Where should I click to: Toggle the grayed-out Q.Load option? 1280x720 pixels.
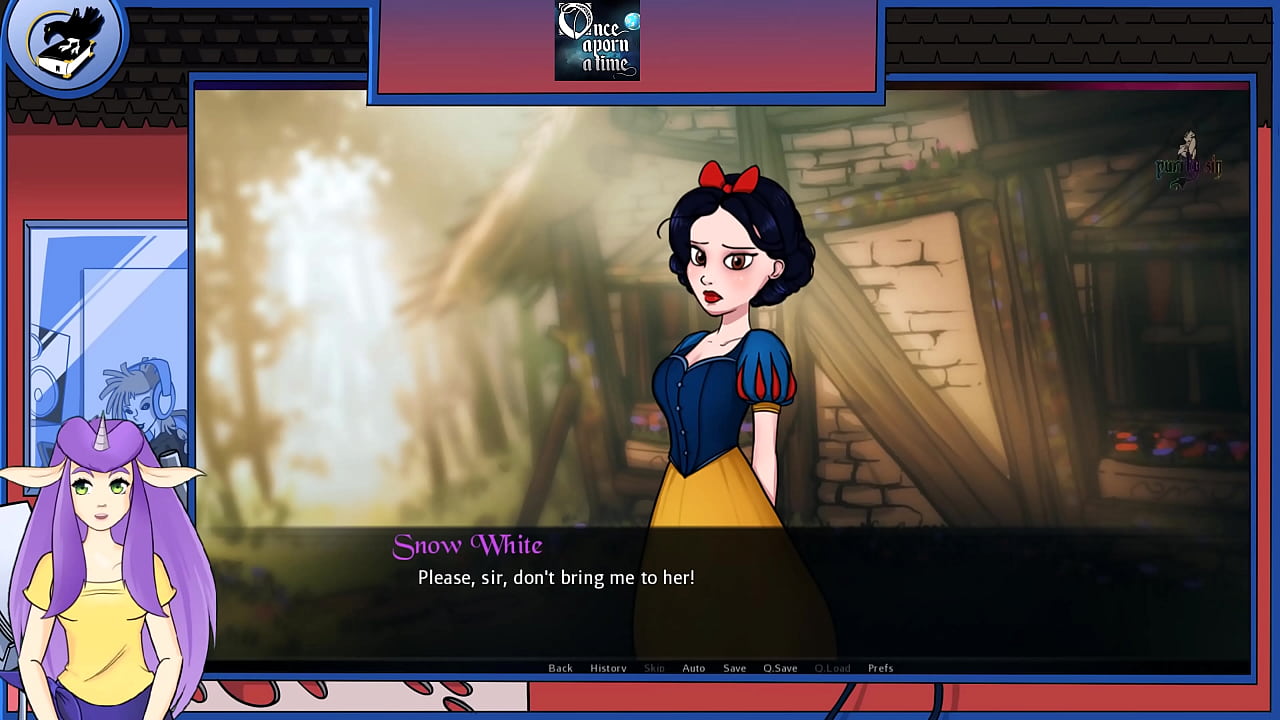pos(831,667)
